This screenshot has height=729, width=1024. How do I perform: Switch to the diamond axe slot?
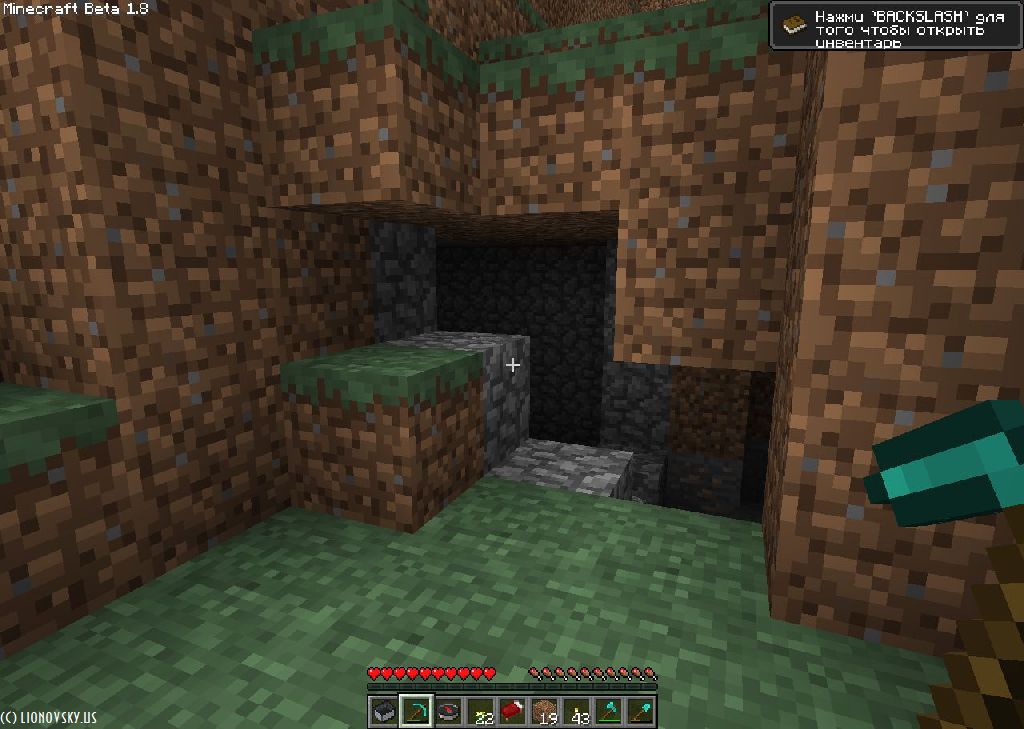point(609,711)
